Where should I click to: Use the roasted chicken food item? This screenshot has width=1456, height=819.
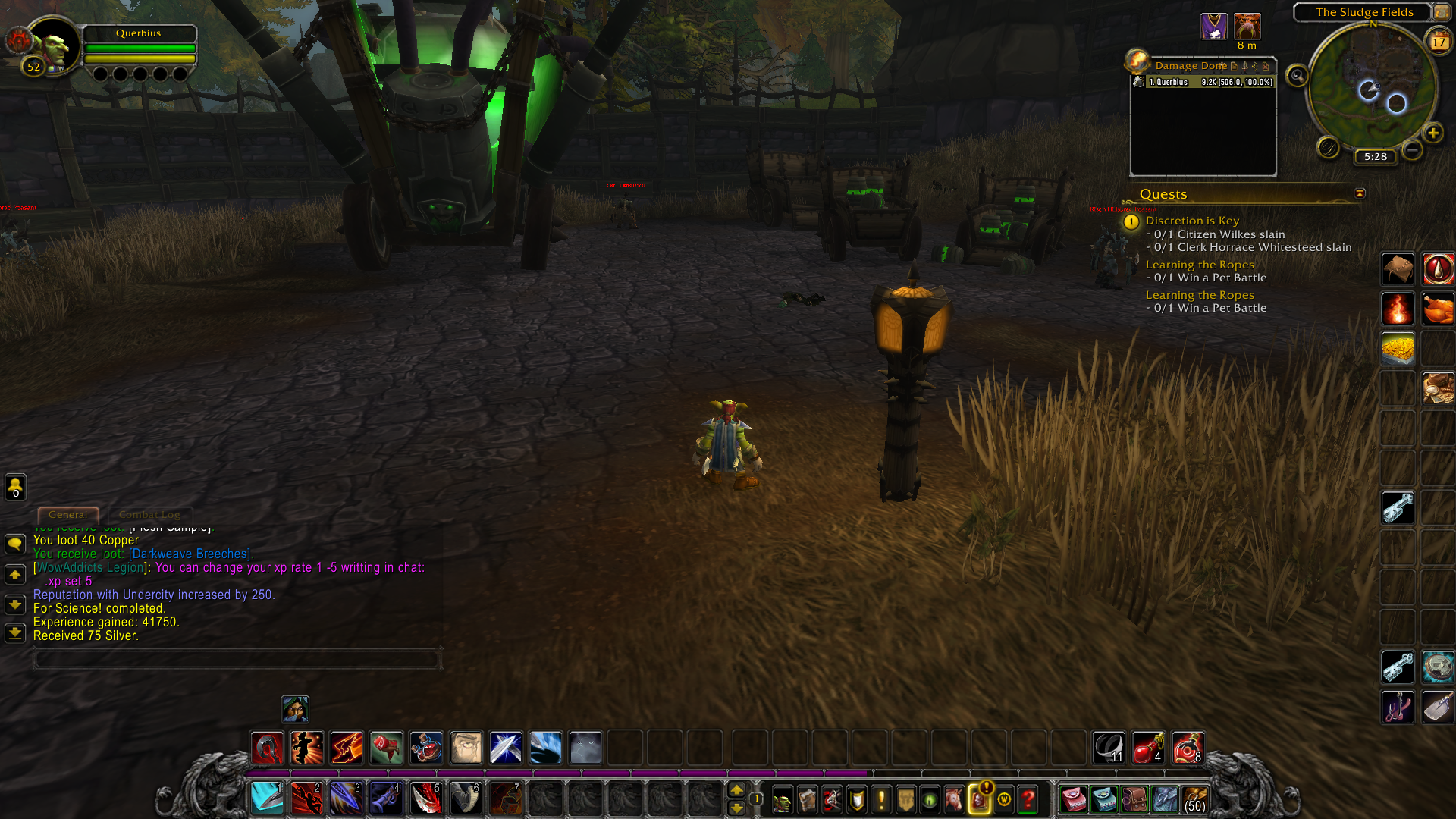[1438, 309]
